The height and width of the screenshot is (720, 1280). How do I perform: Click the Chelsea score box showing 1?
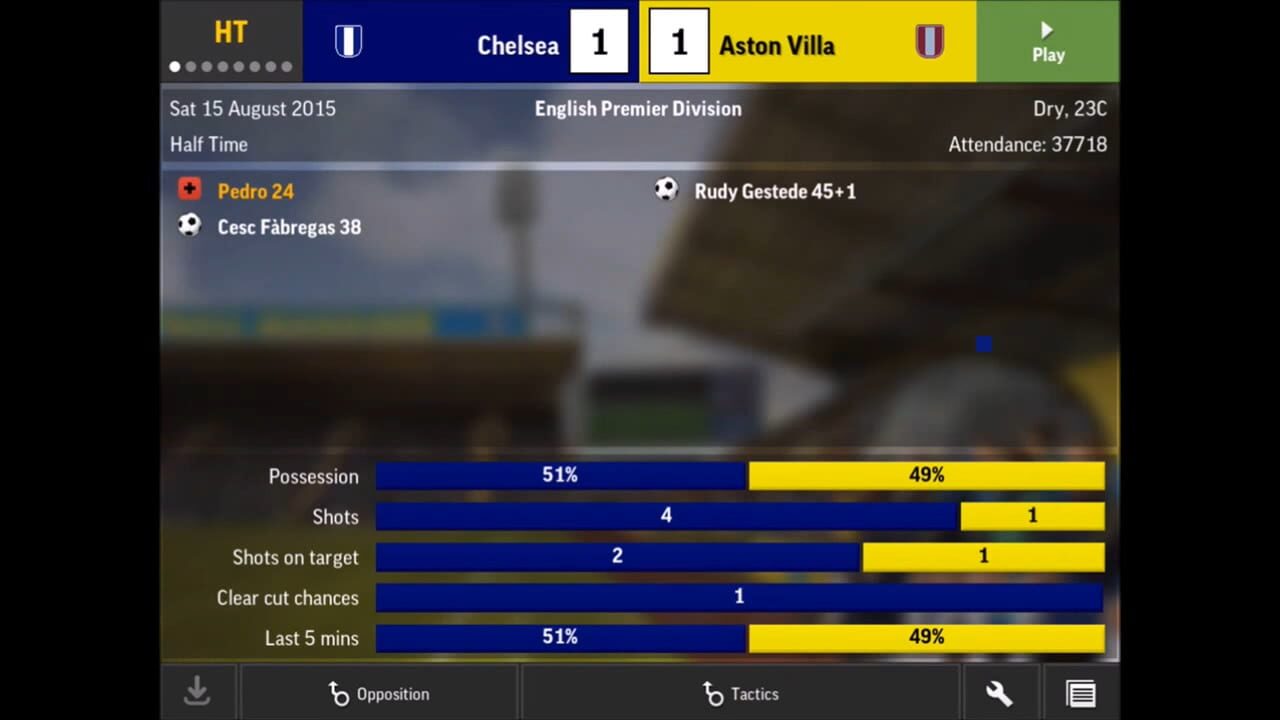[599, 42]
